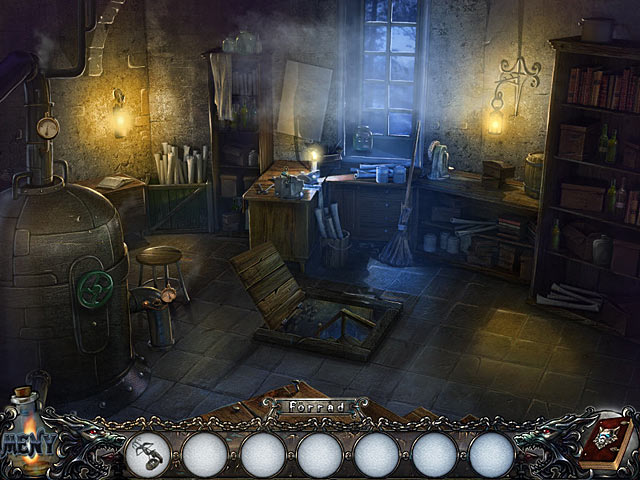Click the Förråd inventory label plate
The height and width of the screenshot is (480, 640).
(x=317, y=408)
